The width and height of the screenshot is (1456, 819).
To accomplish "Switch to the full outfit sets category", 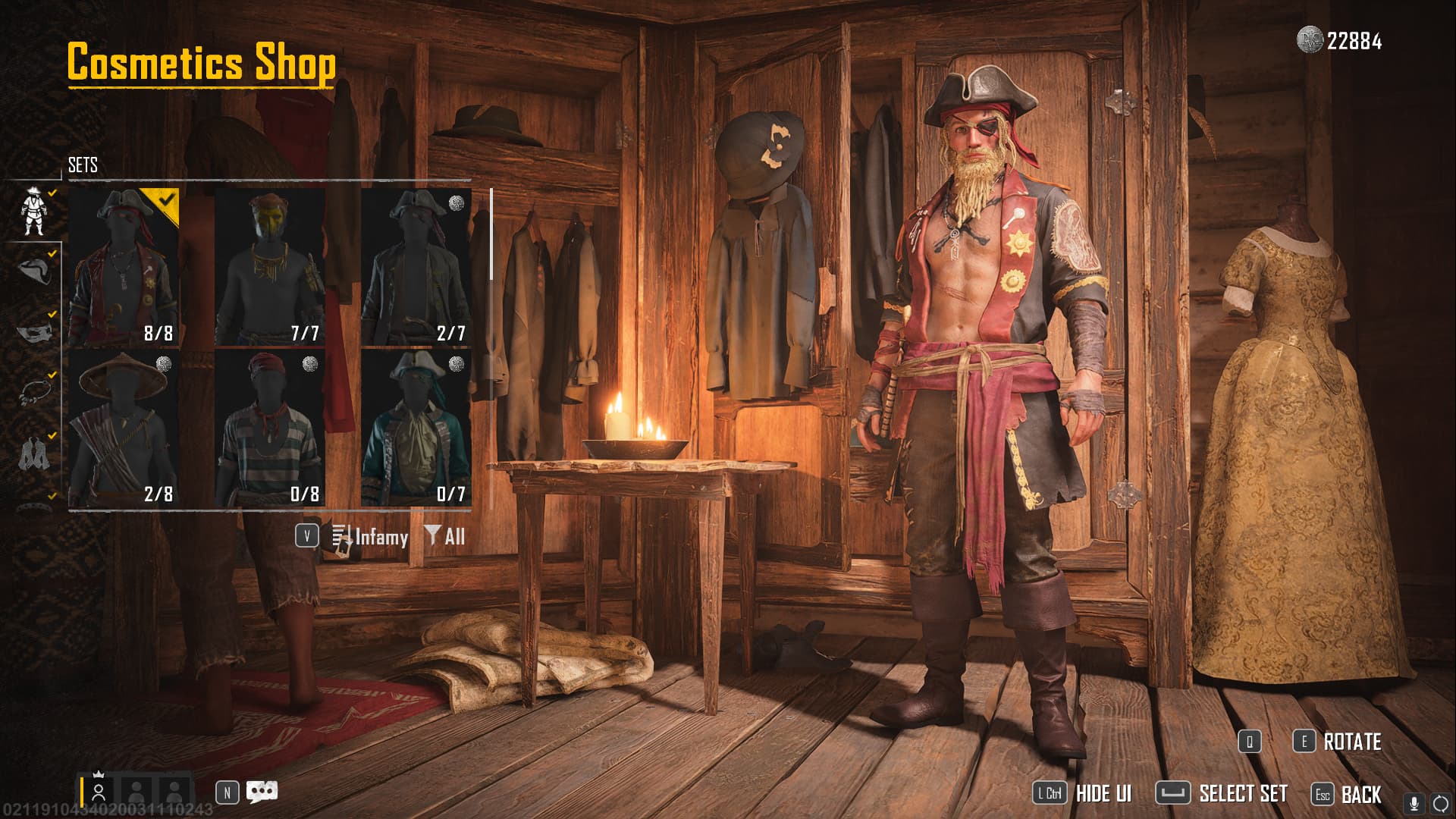I will [33, 212].
